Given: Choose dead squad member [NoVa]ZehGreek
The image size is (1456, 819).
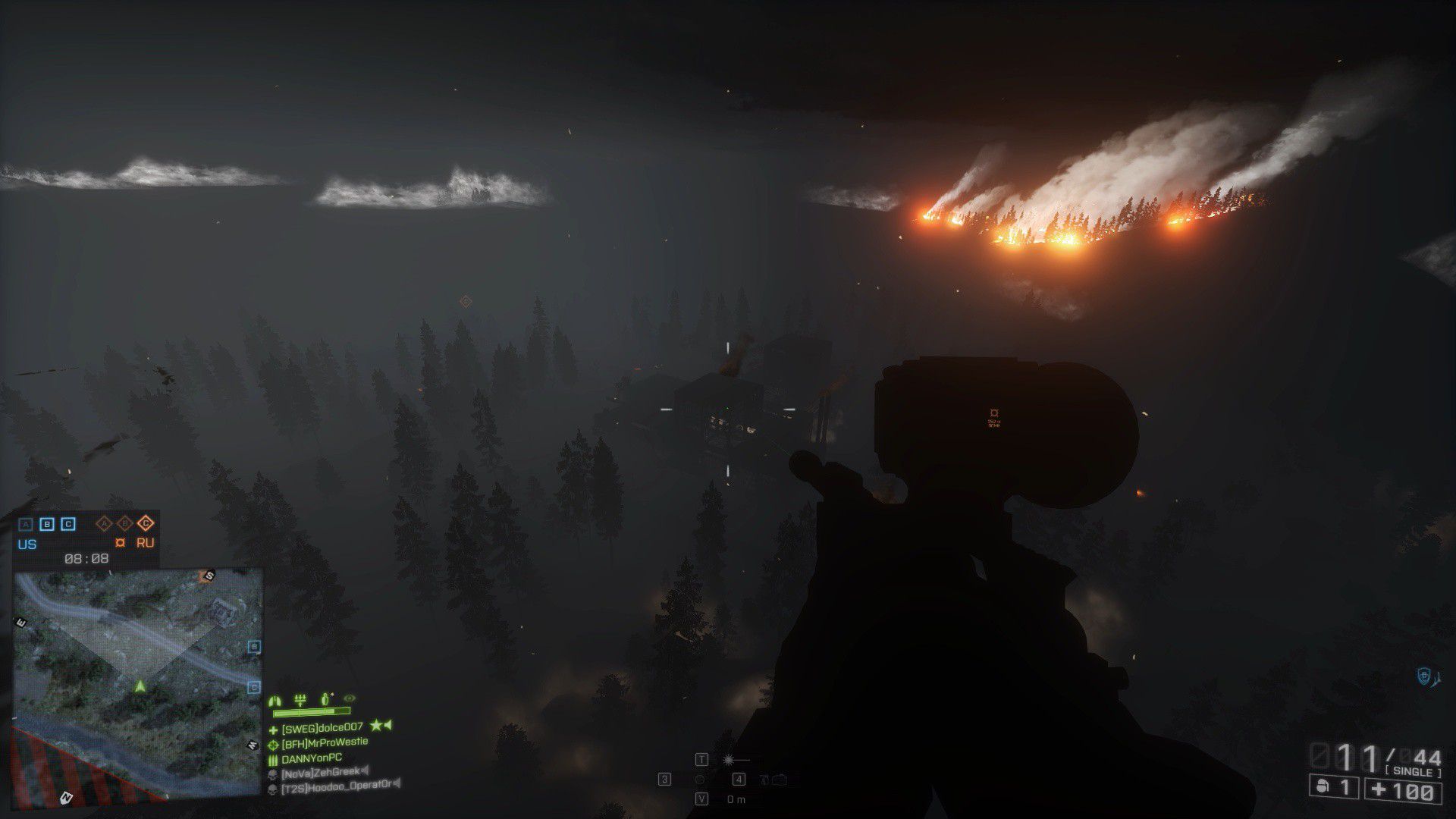Looking at the screenshot, I should (321, 773).
